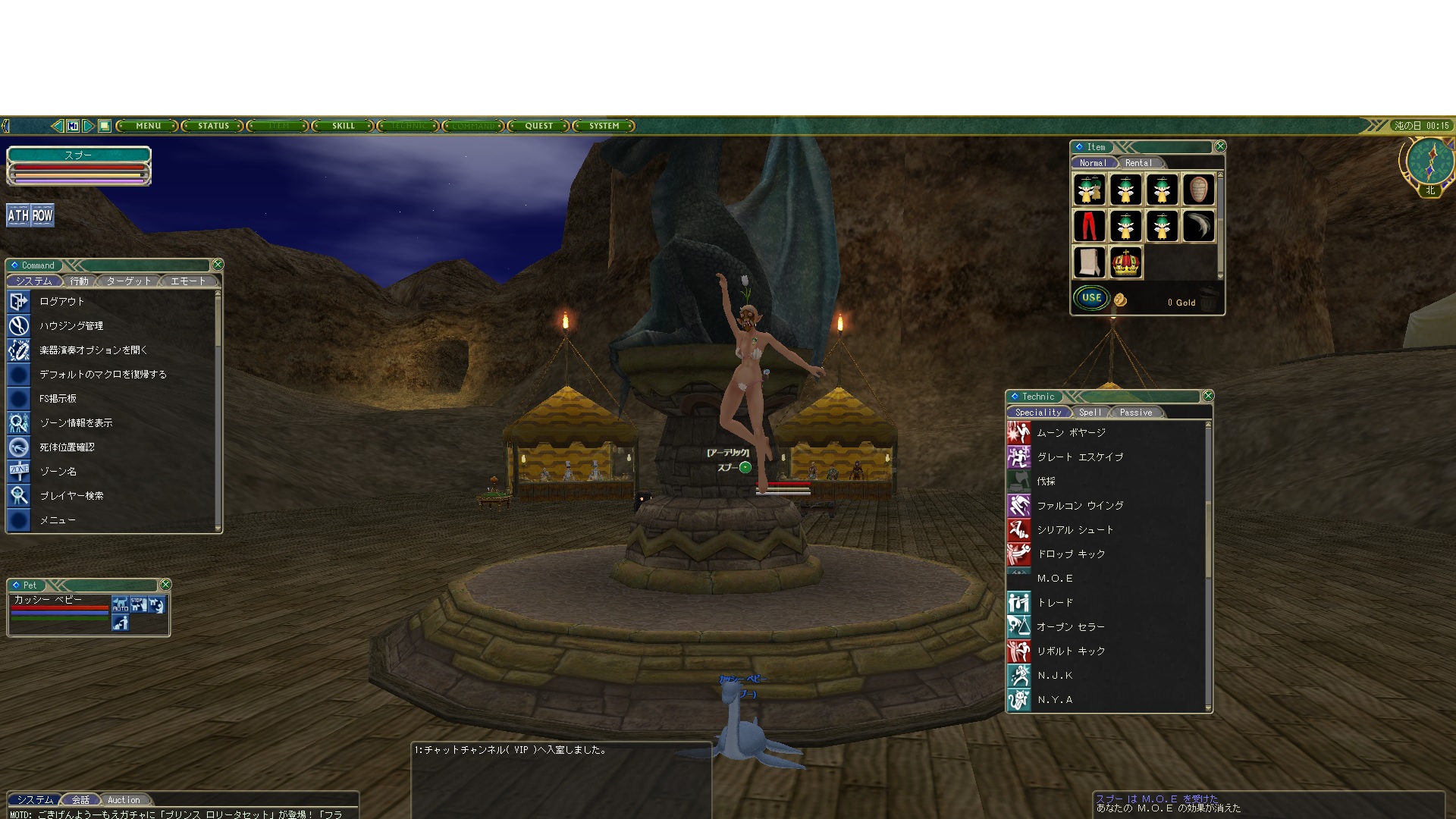Click the green USE button
Screen dimensions: 1456x819
tap(1091, 298)
